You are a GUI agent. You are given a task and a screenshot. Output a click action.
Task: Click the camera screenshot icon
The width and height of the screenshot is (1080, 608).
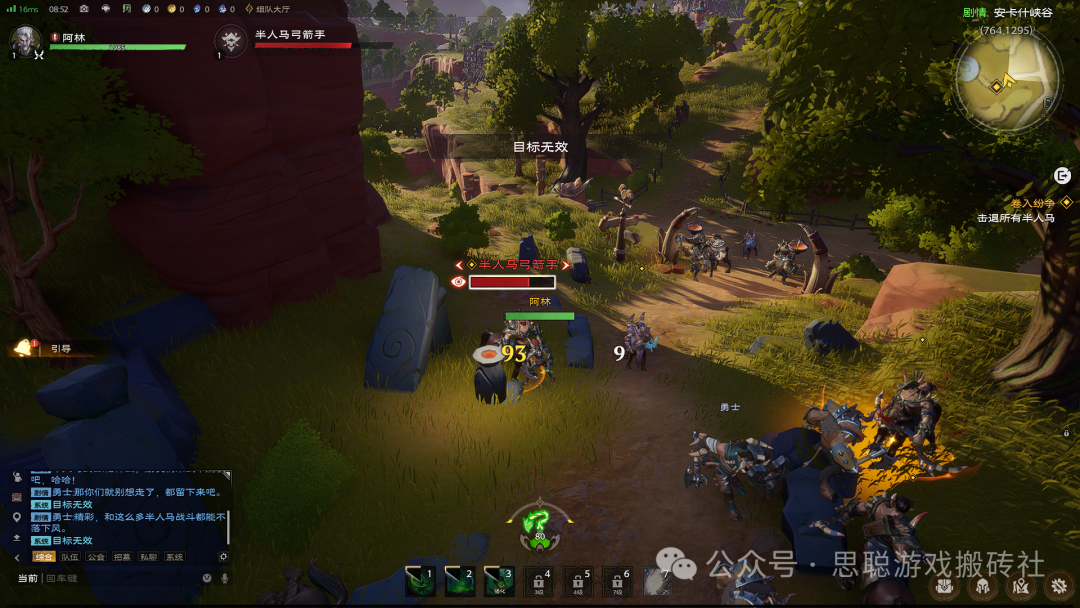pyautogui.click(x=83, y=9)
